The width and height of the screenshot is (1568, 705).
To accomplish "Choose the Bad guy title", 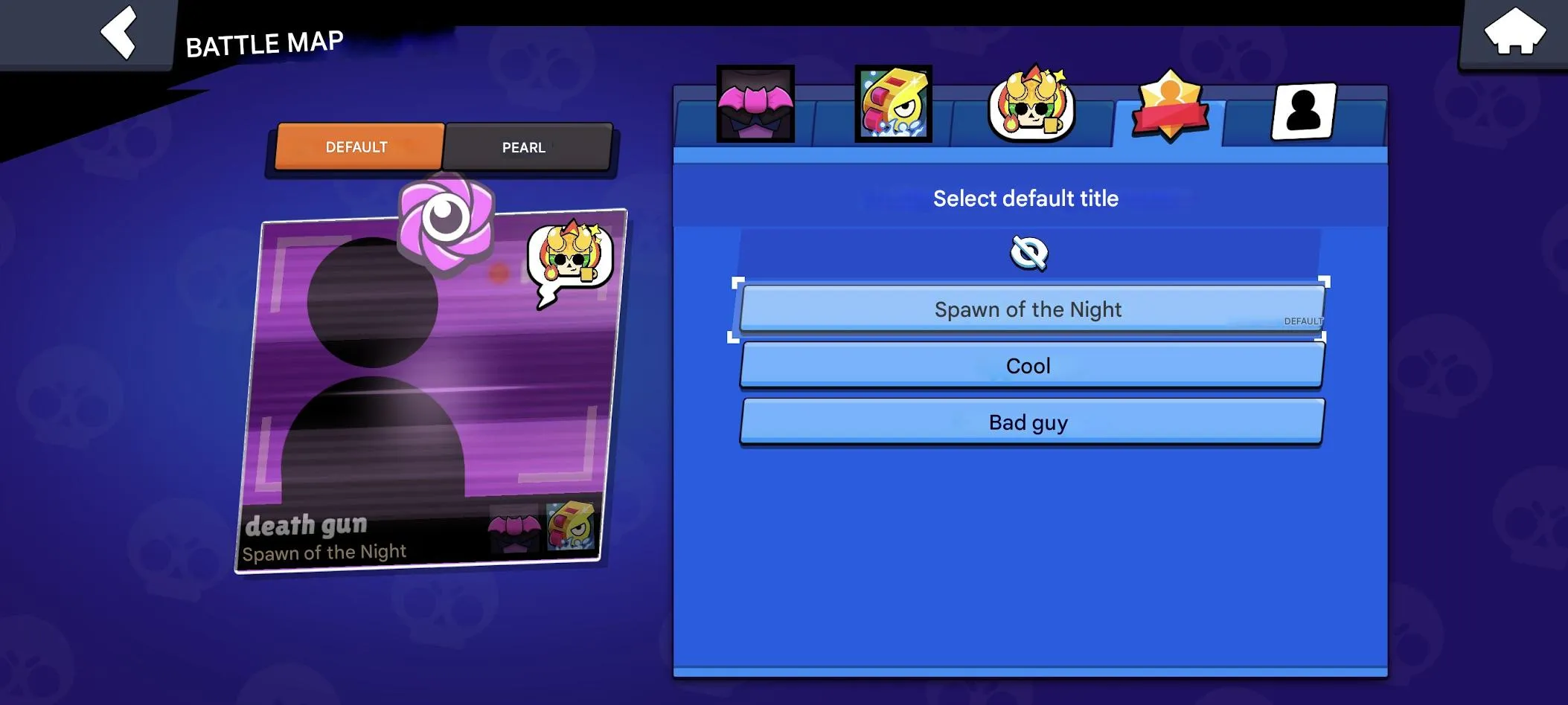I will (1029, 422).
